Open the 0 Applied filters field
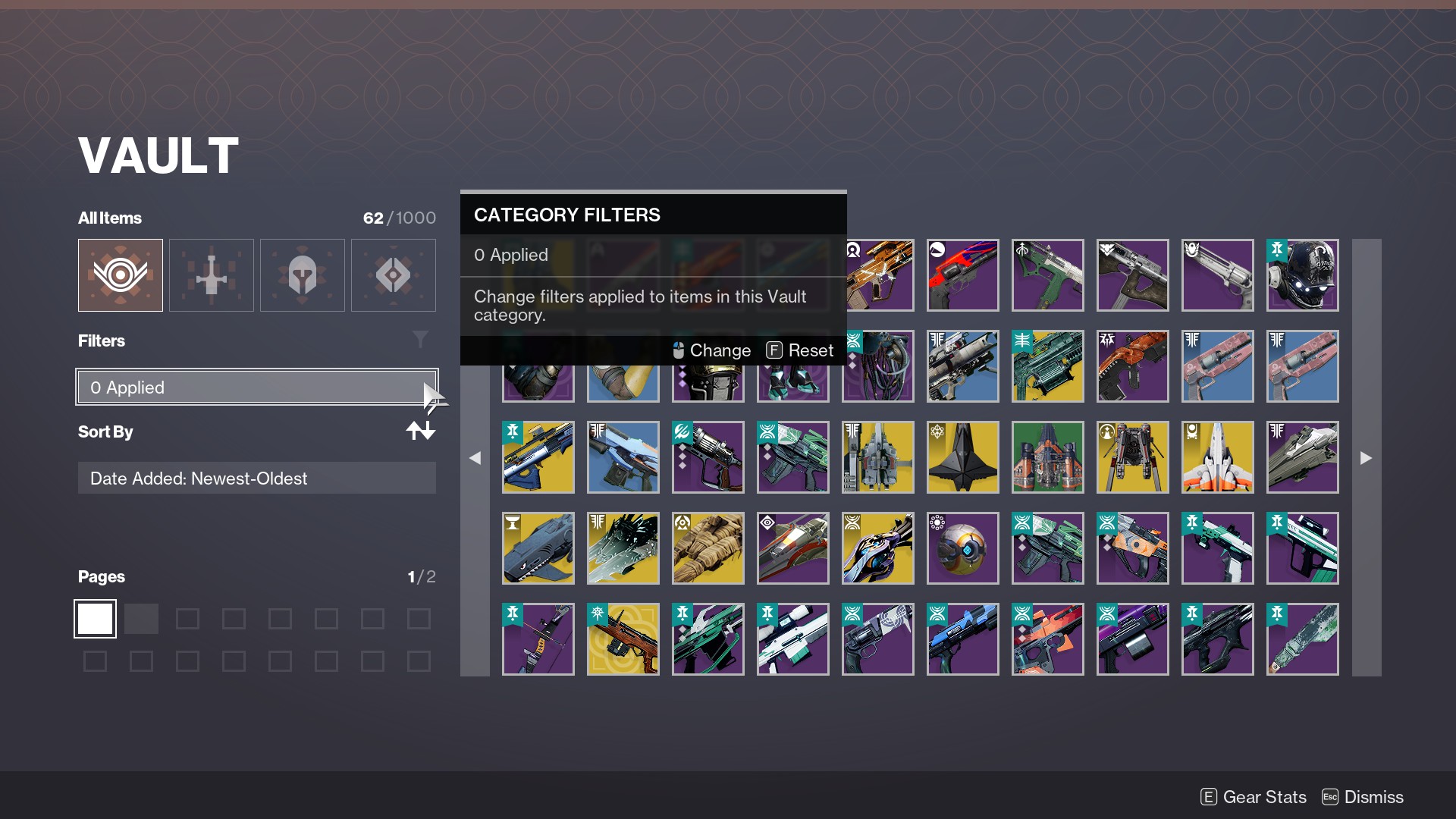 [x=256, y=388]
